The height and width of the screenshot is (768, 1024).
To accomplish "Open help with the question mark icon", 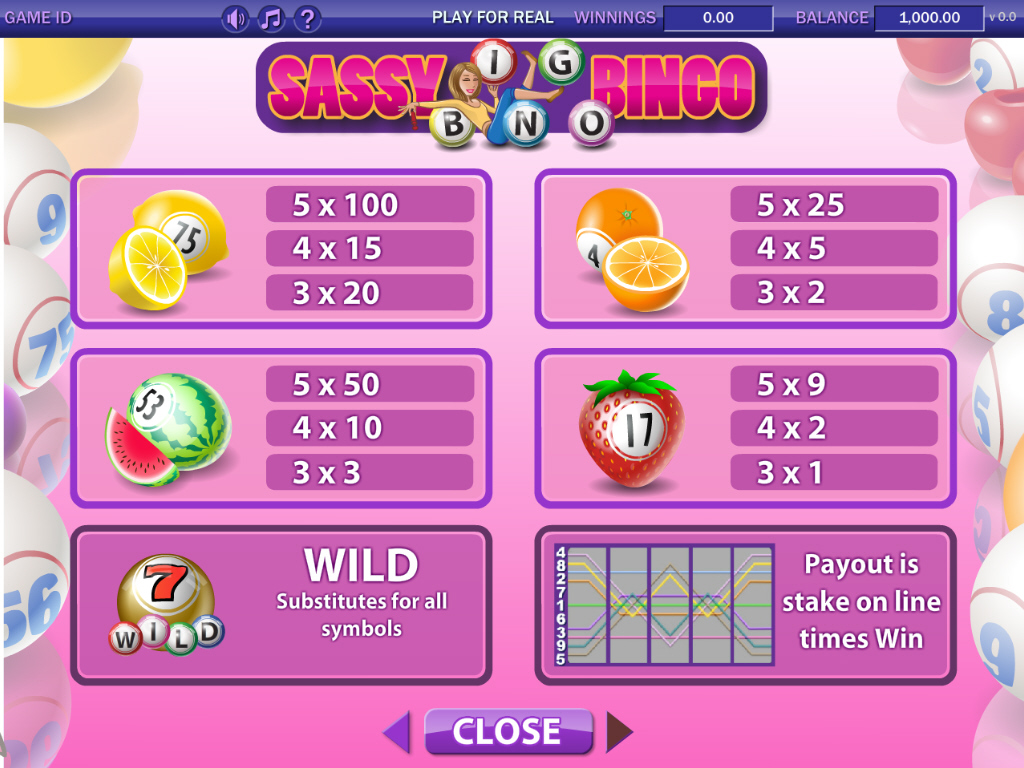I will coord(307,18).
